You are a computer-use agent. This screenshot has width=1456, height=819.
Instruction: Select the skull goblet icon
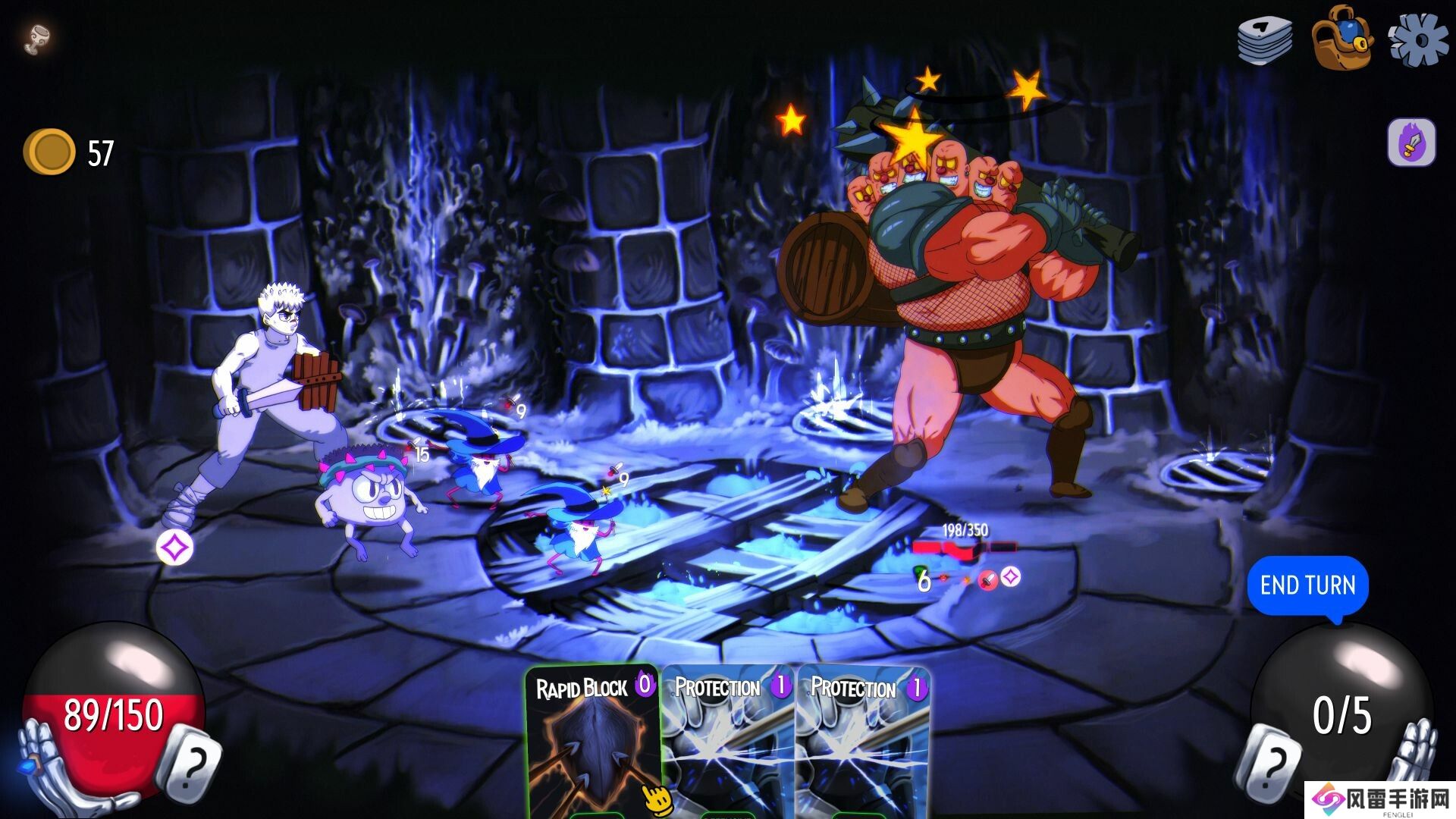[x=36, y=39]
